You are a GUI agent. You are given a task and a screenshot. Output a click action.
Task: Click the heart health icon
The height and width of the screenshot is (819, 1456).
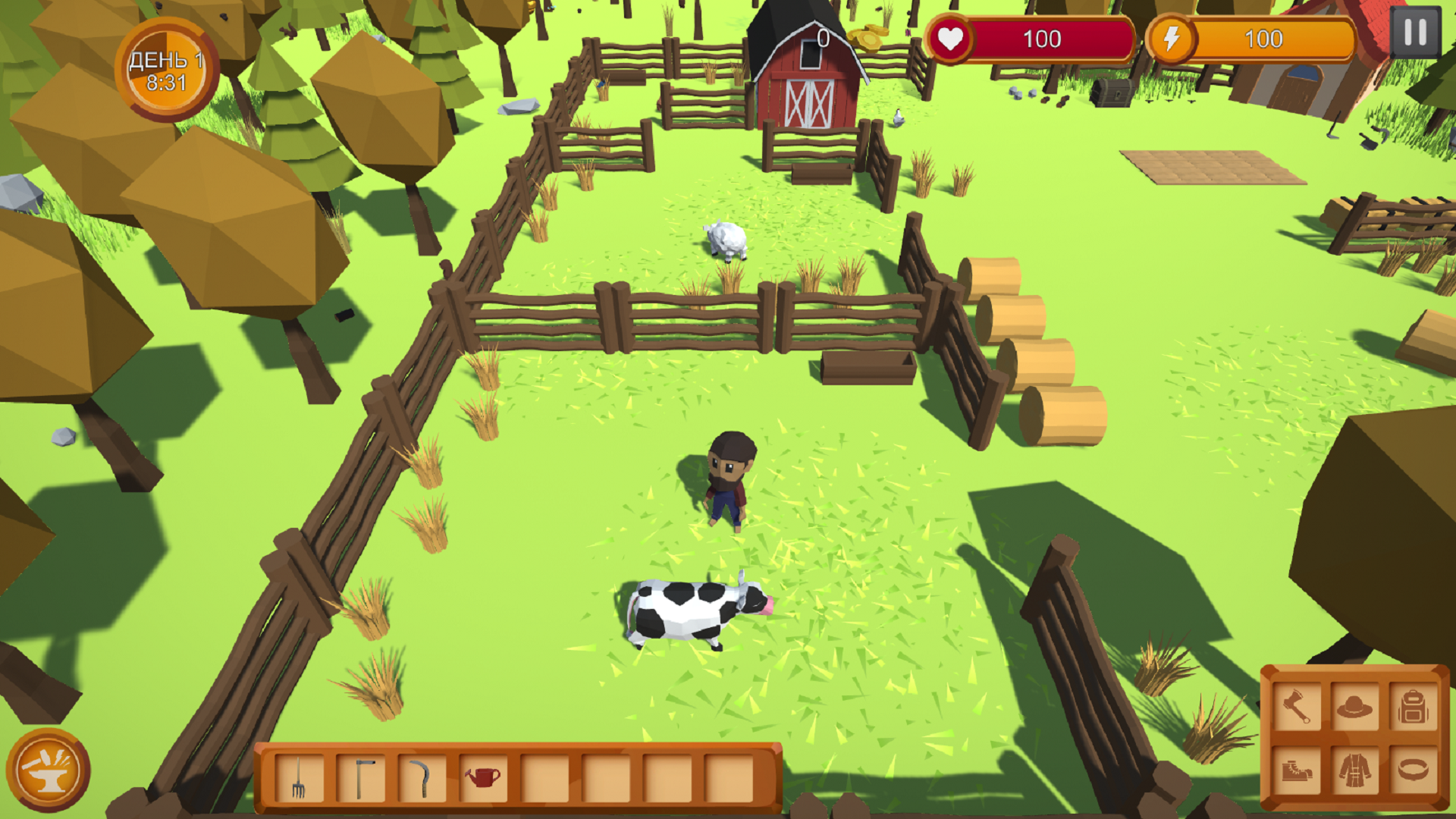coord(951,39)
